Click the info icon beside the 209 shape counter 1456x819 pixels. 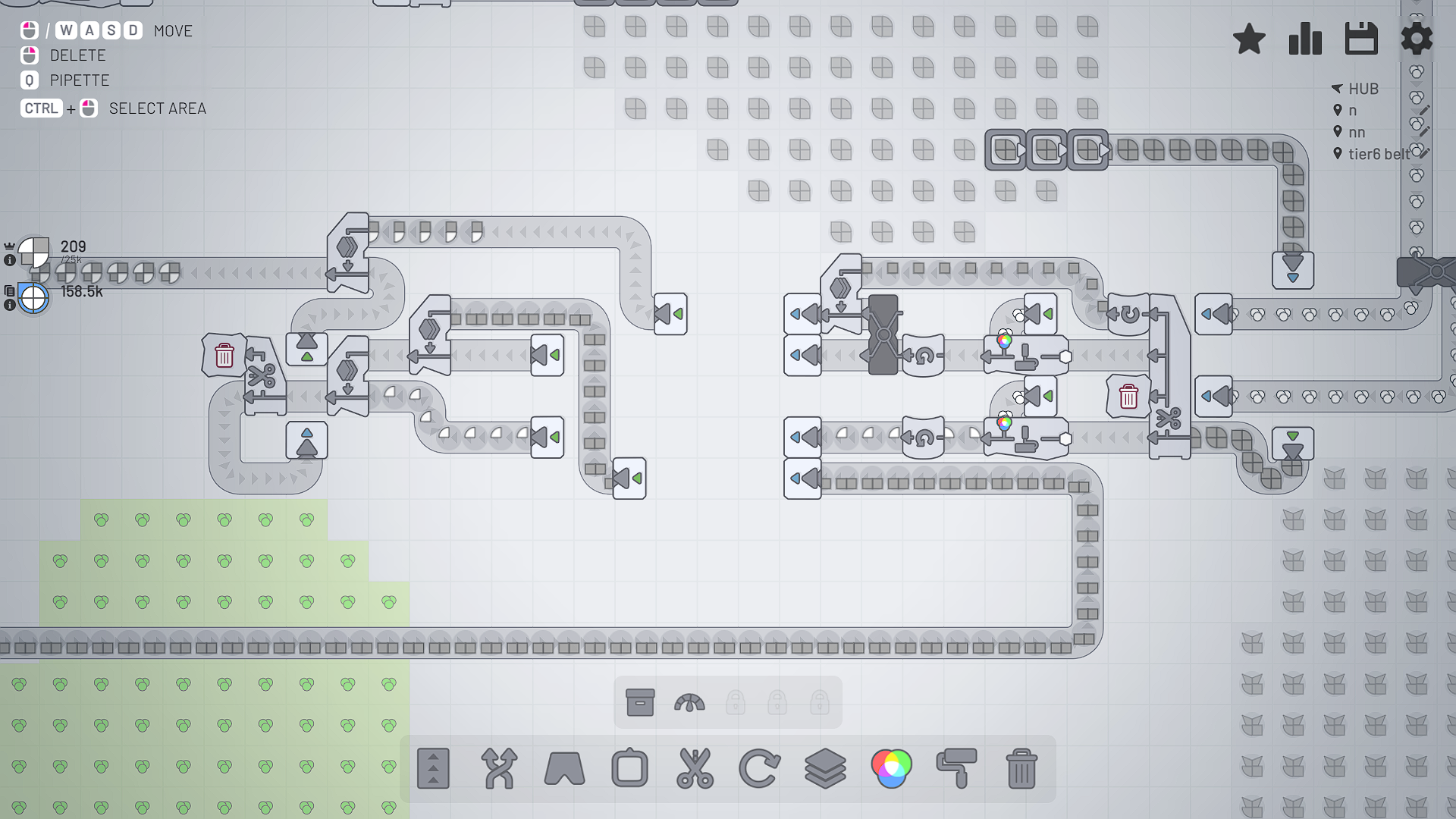pyautogui.click(x=9, y=259)
